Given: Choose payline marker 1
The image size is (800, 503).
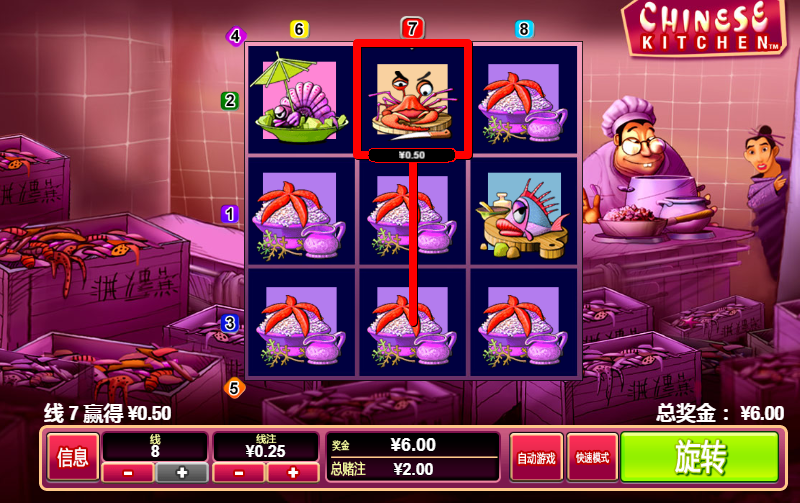Looking at the screenshot, I should point(230,213).
